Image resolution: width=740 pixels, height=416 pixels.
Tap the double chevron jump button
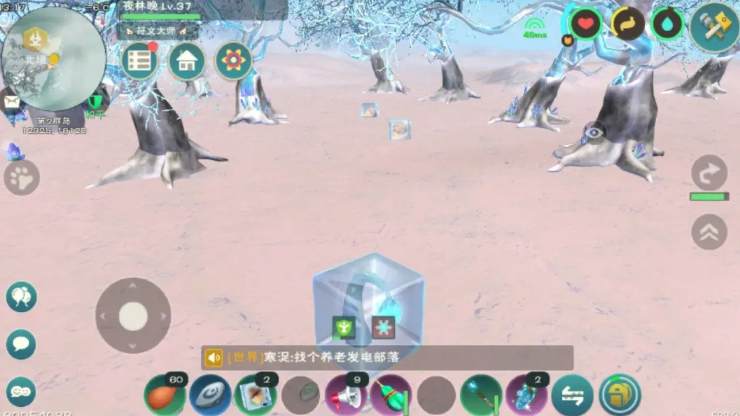click(x=709, y=232)
